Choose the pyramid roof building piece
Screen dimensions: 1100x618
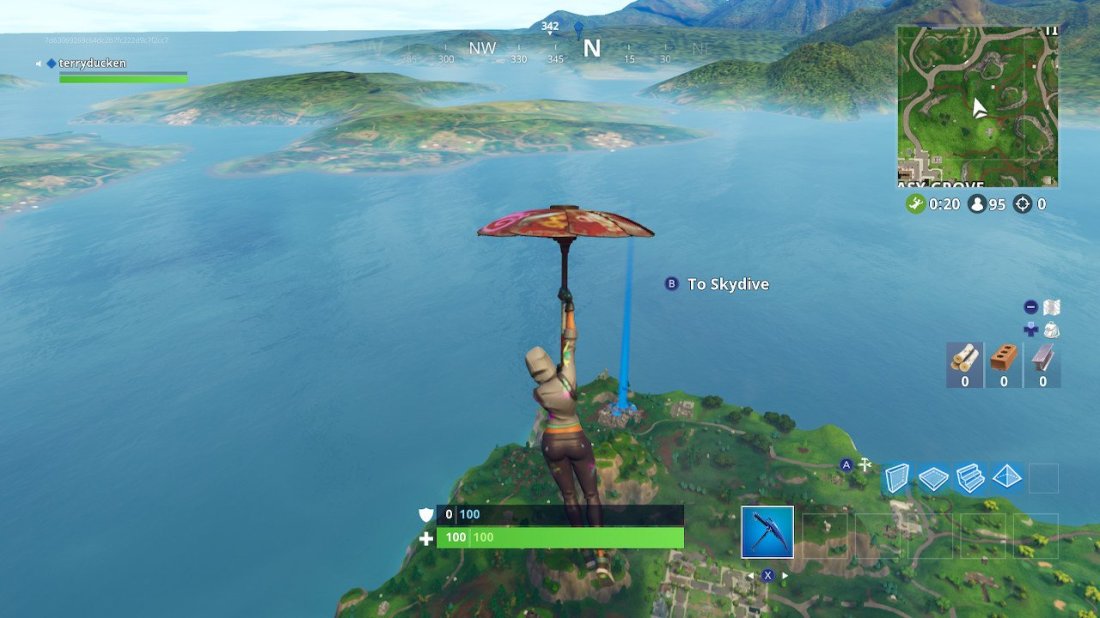click(x=1007, y=478)
